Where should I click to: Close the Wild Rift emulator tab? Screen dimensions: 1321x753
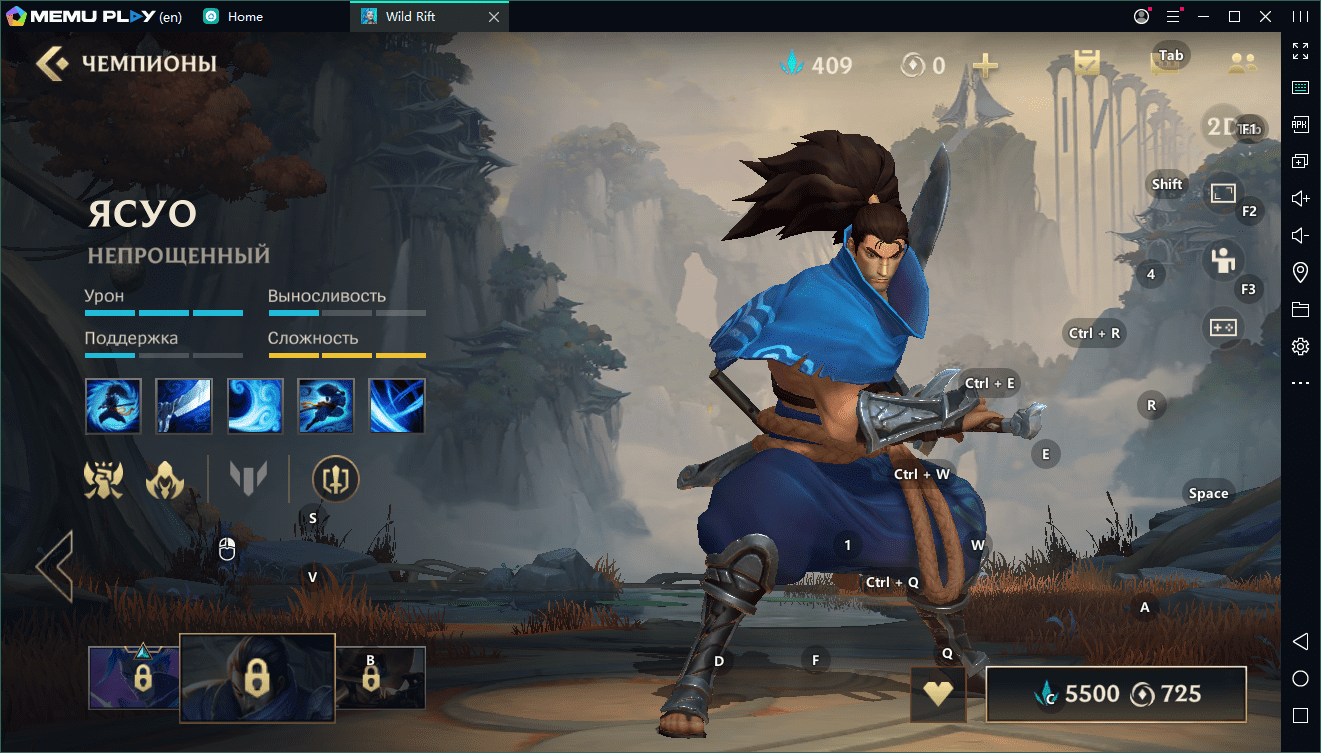coord(493,17)
